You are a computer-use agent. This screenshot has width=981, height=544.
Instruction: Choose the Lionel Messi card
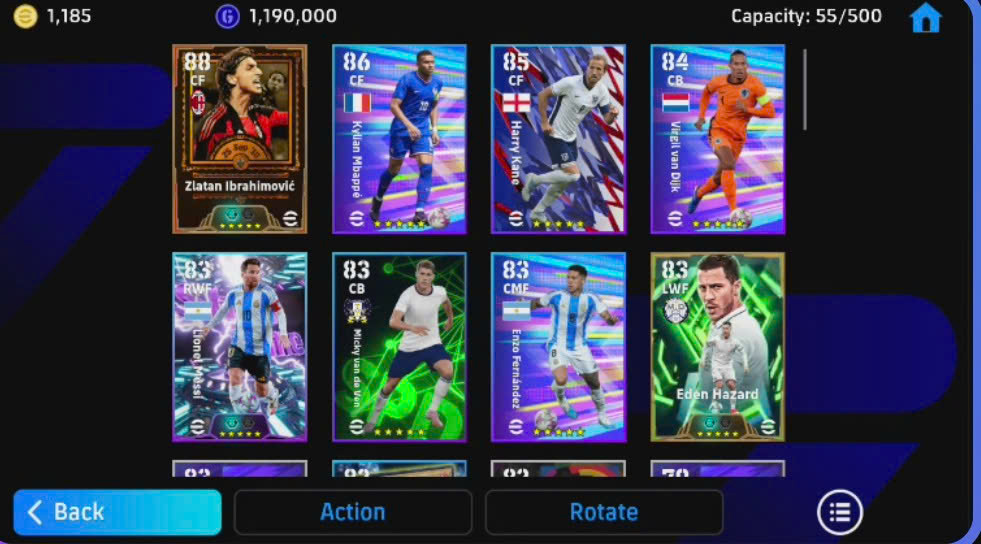pos(240,347)
